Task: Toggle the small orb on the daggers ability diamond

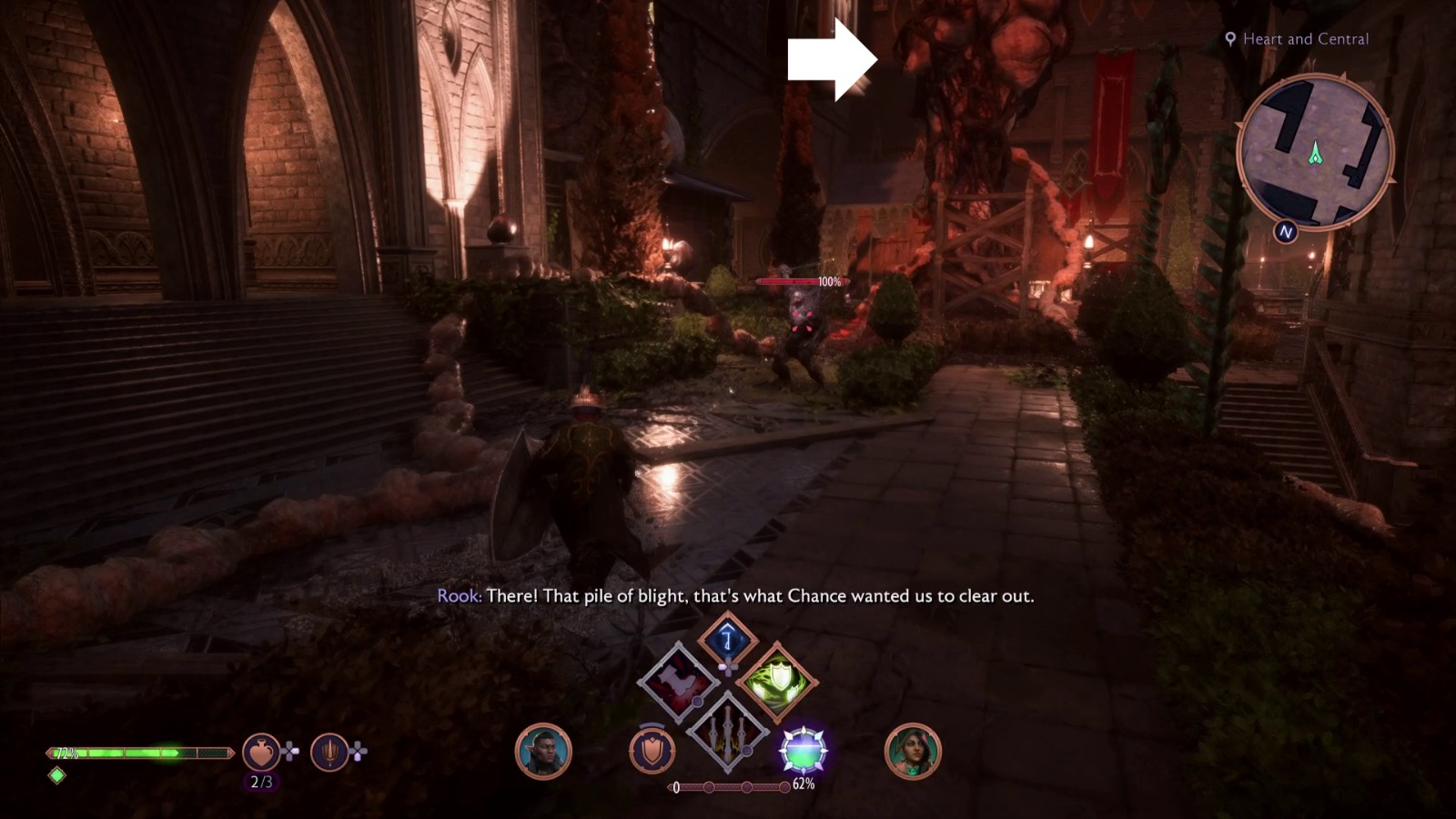Action: tap(746, 751)
